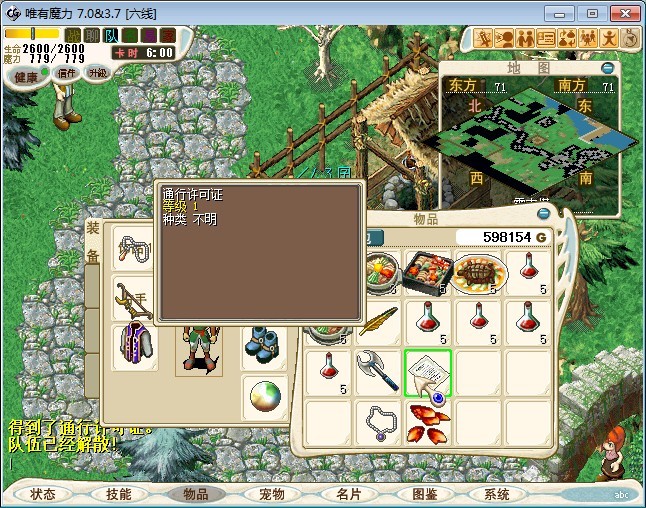Open the 宠物 pets menu

point(271,494)
